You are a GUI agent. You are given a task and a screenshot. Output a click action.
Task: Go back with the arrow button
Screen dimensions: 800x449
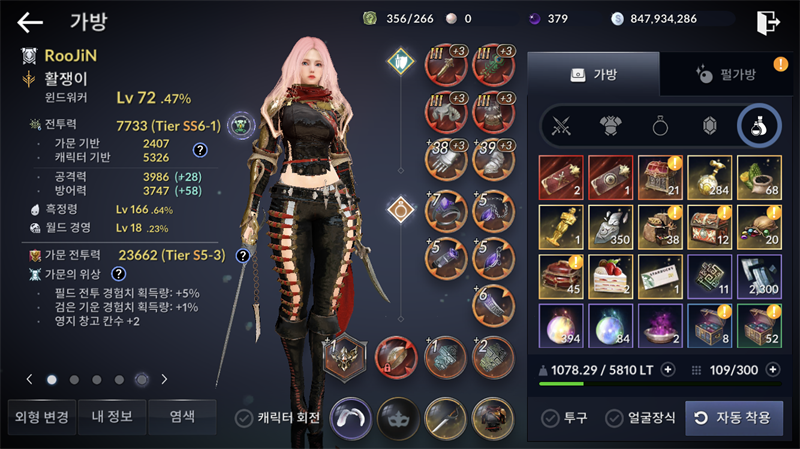(30, 22)
